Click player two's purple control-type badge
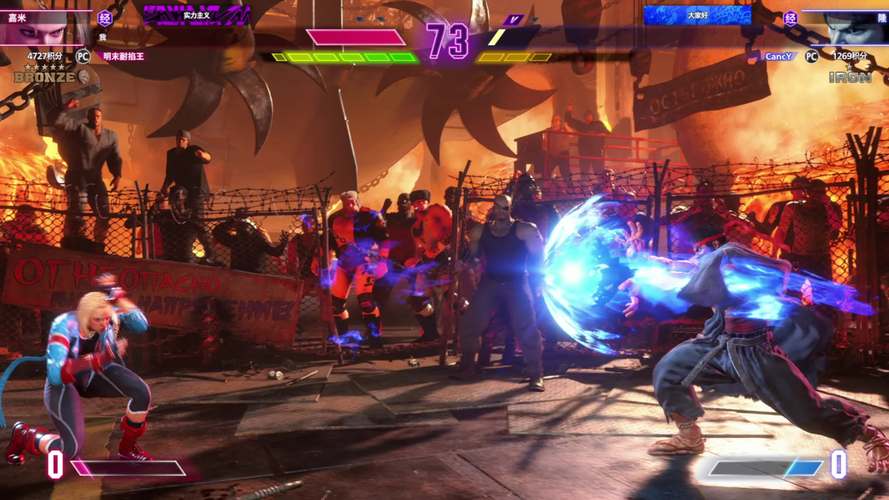889x500 pixels. tap(790, 17)
